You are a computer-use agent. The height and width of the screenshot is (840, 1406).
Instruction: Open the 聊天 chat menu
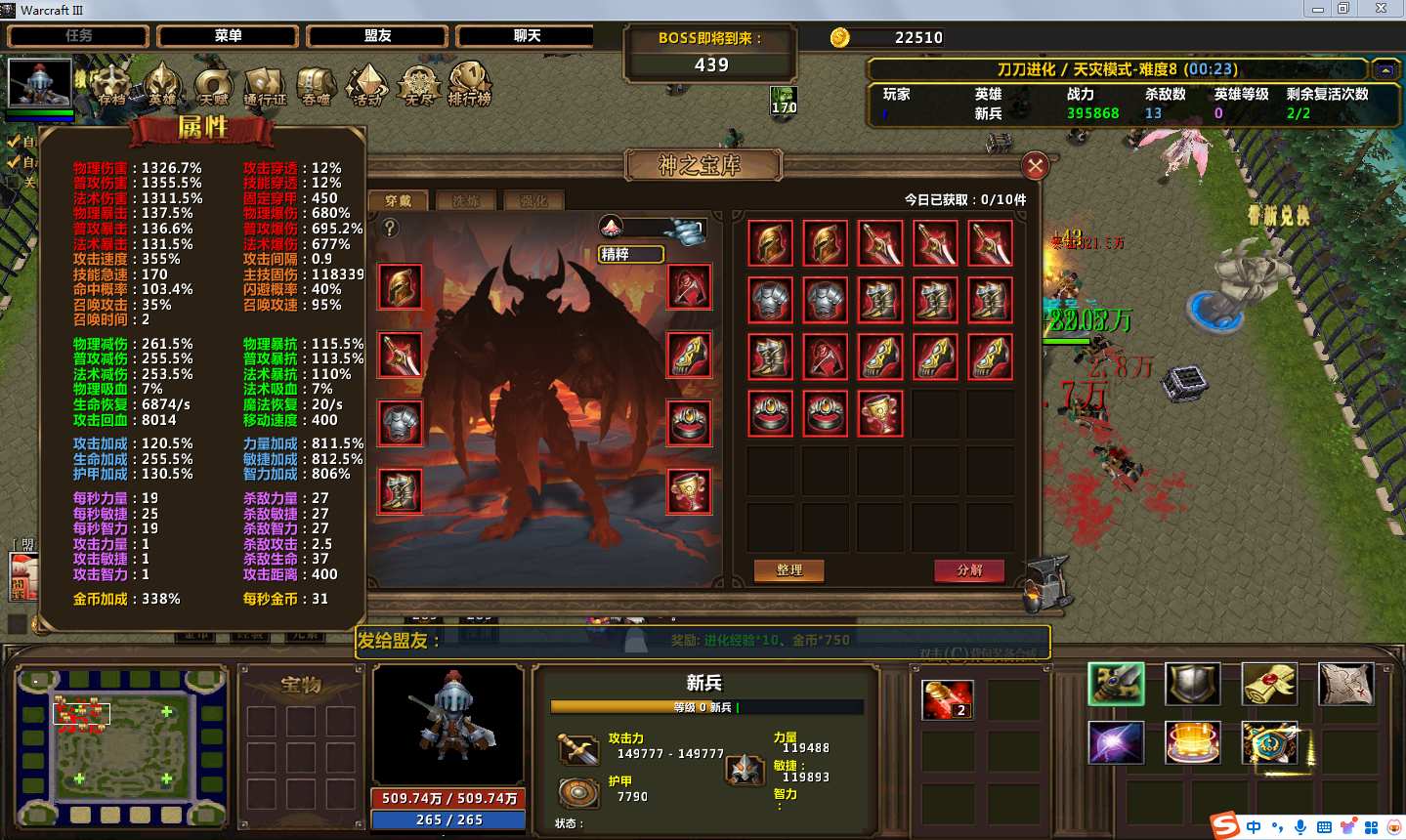pos(527,36)
